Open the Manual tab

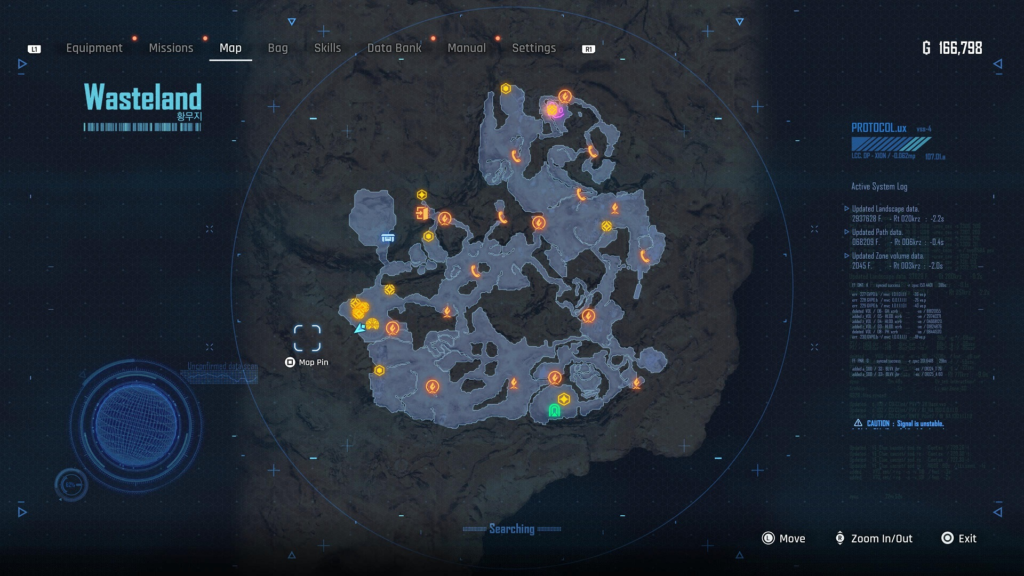(466, 48)
